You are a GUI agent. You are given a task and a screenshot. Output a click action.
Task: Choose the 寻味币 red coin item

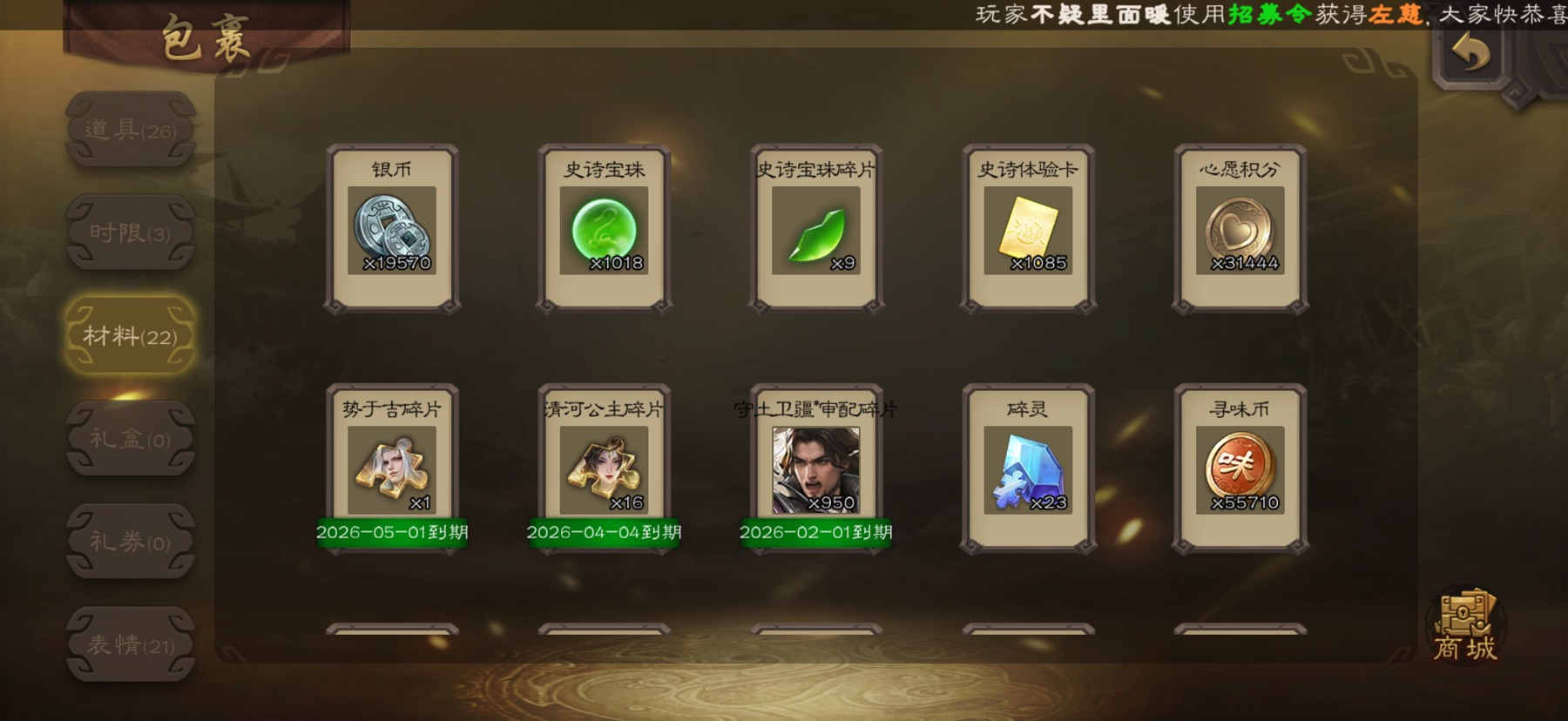(1240, 470)
